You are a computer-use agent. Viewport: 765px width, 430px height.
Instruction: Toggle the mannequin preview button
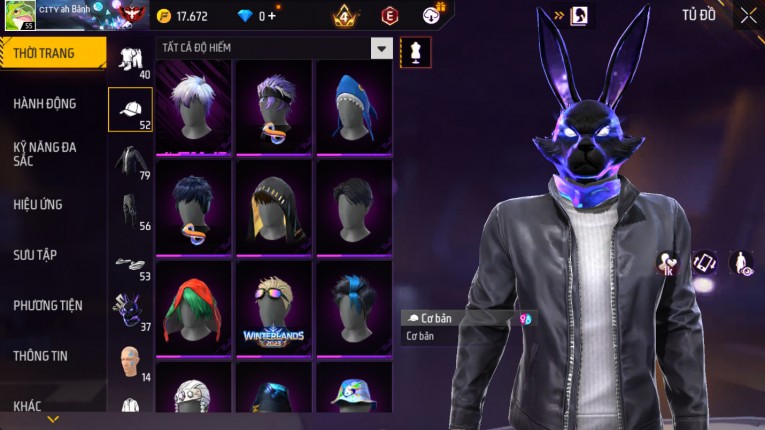click(x=415, y=52)
